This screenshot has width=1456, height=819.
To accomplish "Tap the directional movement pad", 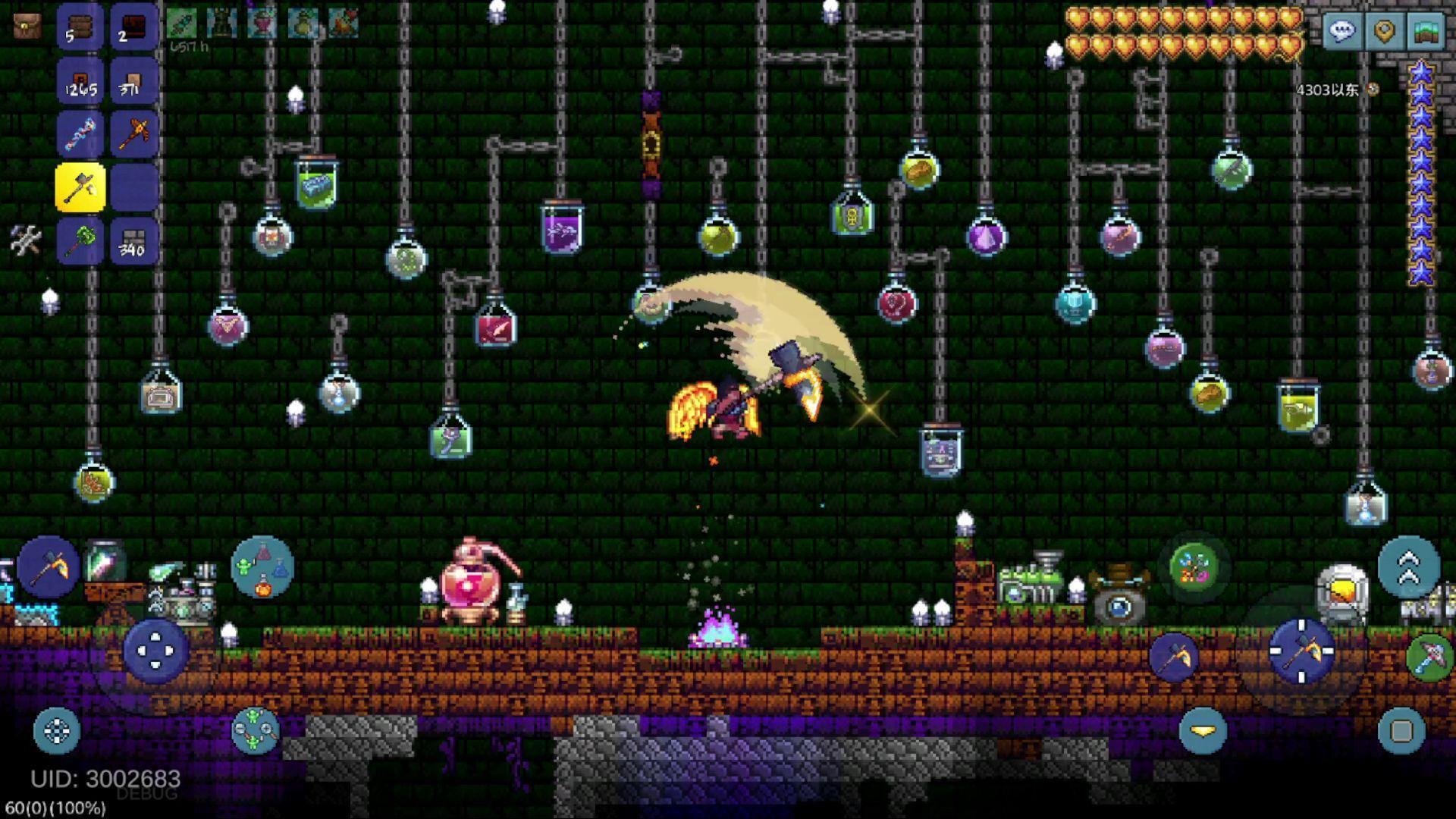I will click(x=155, y=651).
